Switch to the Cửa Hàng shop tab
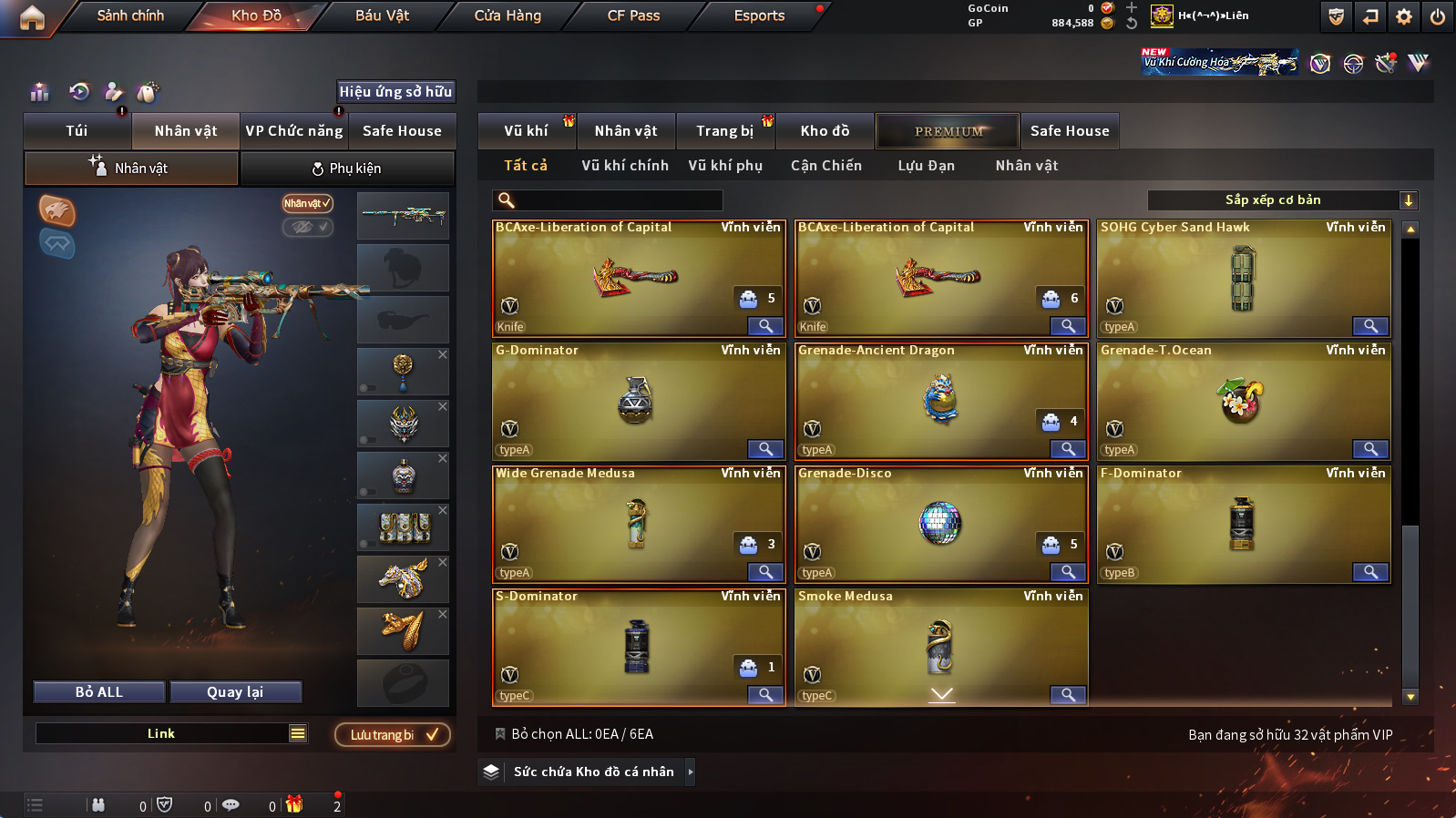Screen dimensions: 1456x818 (508, 15)
